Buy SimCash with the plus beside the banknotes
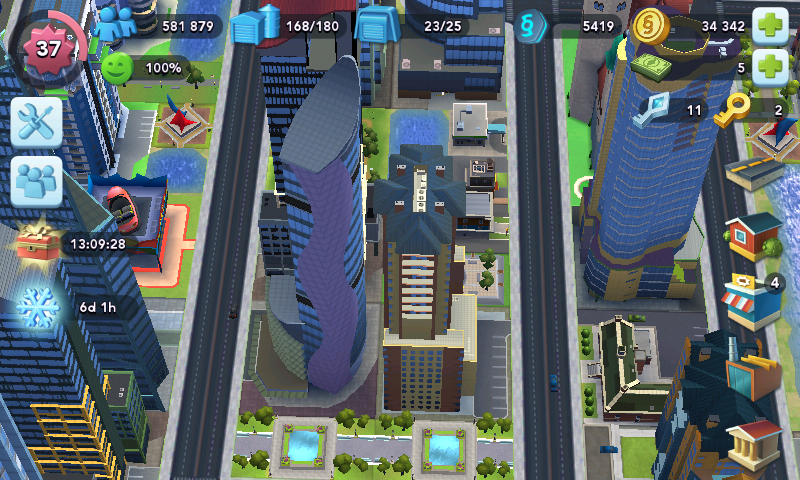 click(769, 68)
